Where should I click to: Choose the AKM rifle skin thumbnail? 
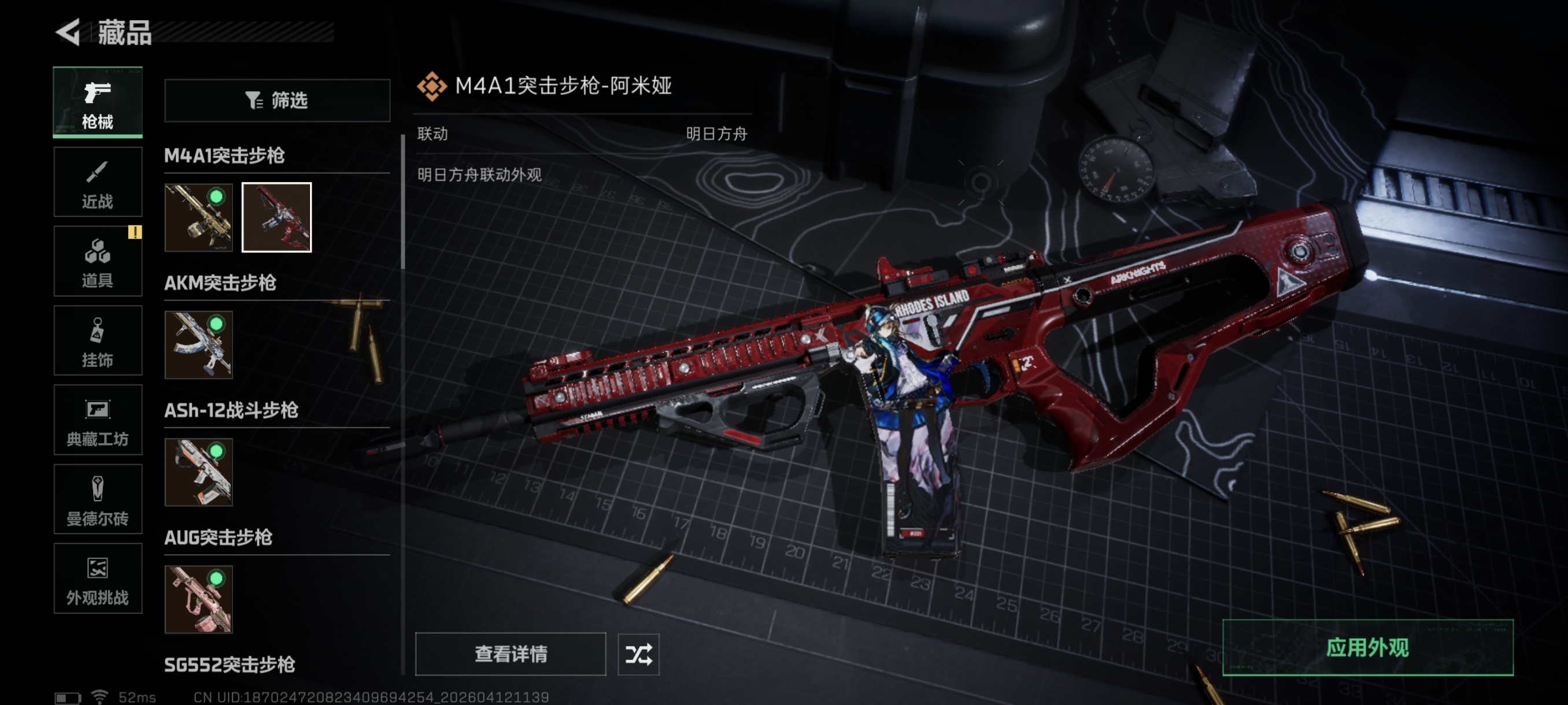(198, 345)
